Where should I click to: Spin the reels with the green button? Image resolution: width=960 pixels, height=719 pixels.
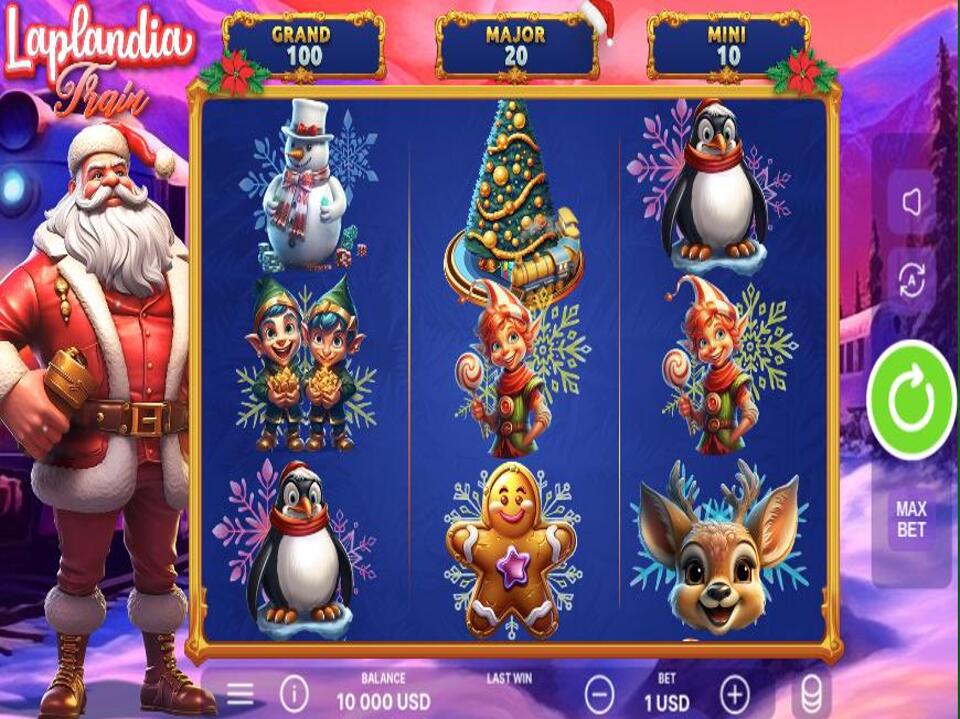[x=911, y=400]
